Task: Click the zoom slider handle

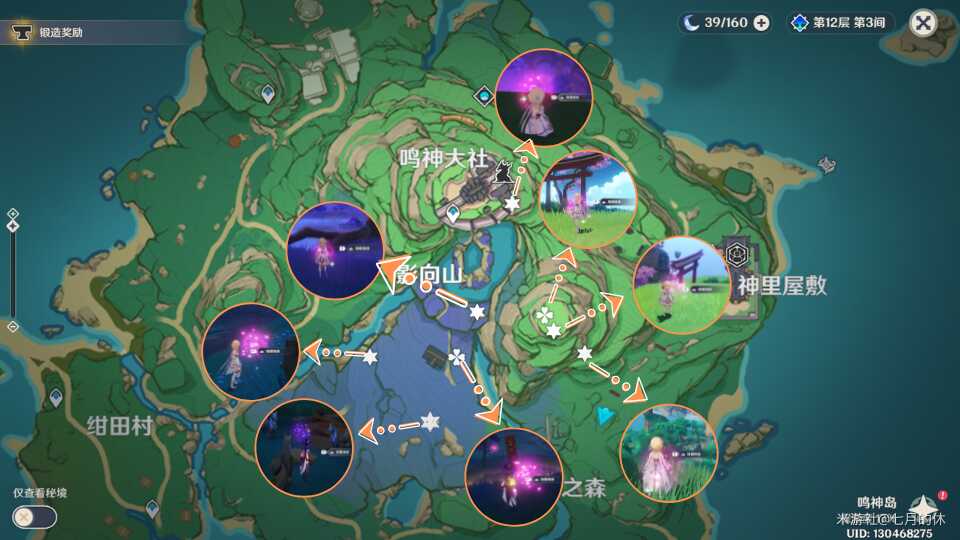Action: point(12,226)
